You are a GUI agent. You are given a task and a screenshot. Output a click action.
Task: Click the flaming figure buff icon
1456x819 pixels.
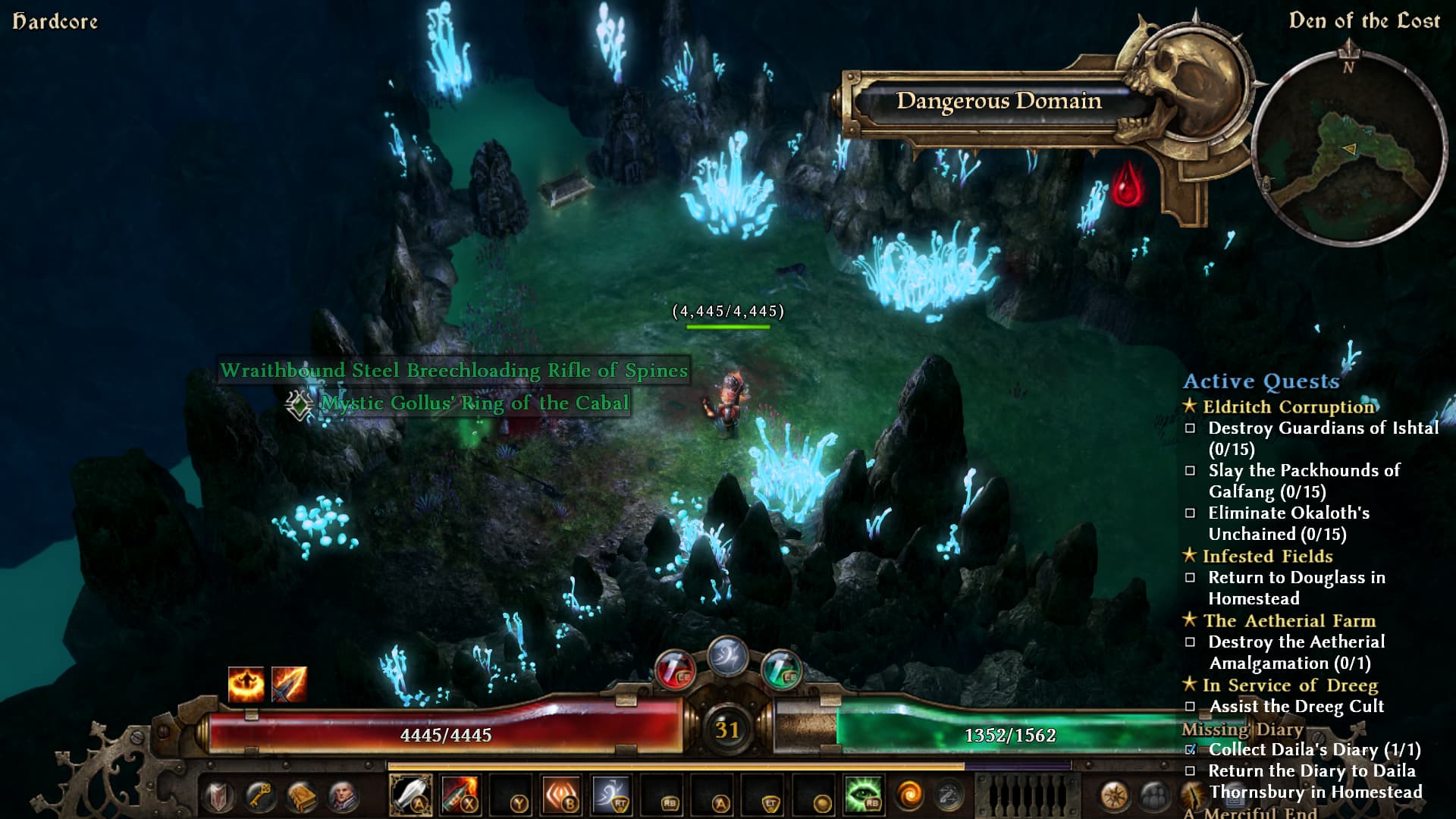pyautogui.click(x=246, y=684)
